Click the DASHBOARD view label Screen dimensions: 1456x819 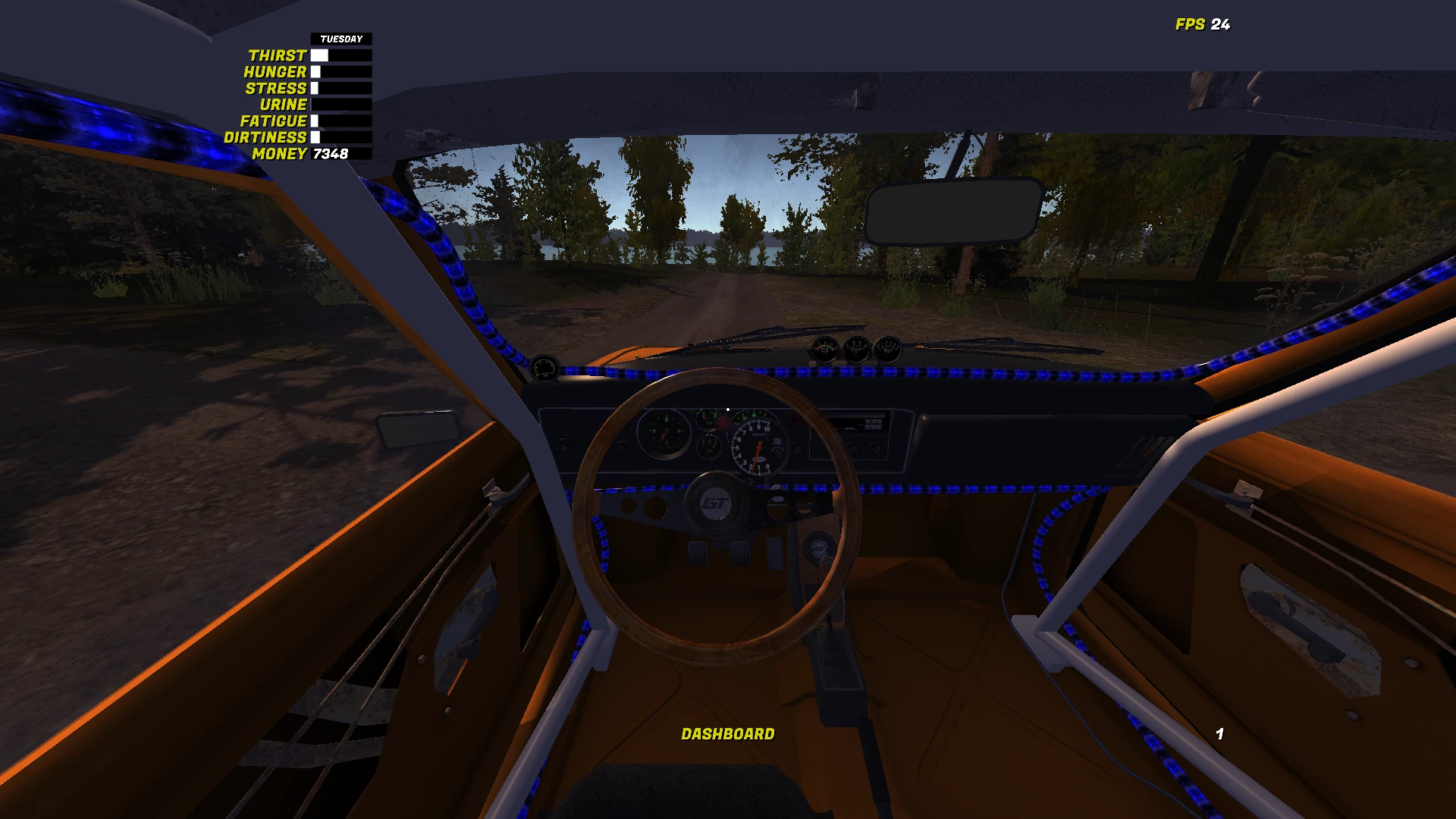pyautogui.click(x=728, y=734)
